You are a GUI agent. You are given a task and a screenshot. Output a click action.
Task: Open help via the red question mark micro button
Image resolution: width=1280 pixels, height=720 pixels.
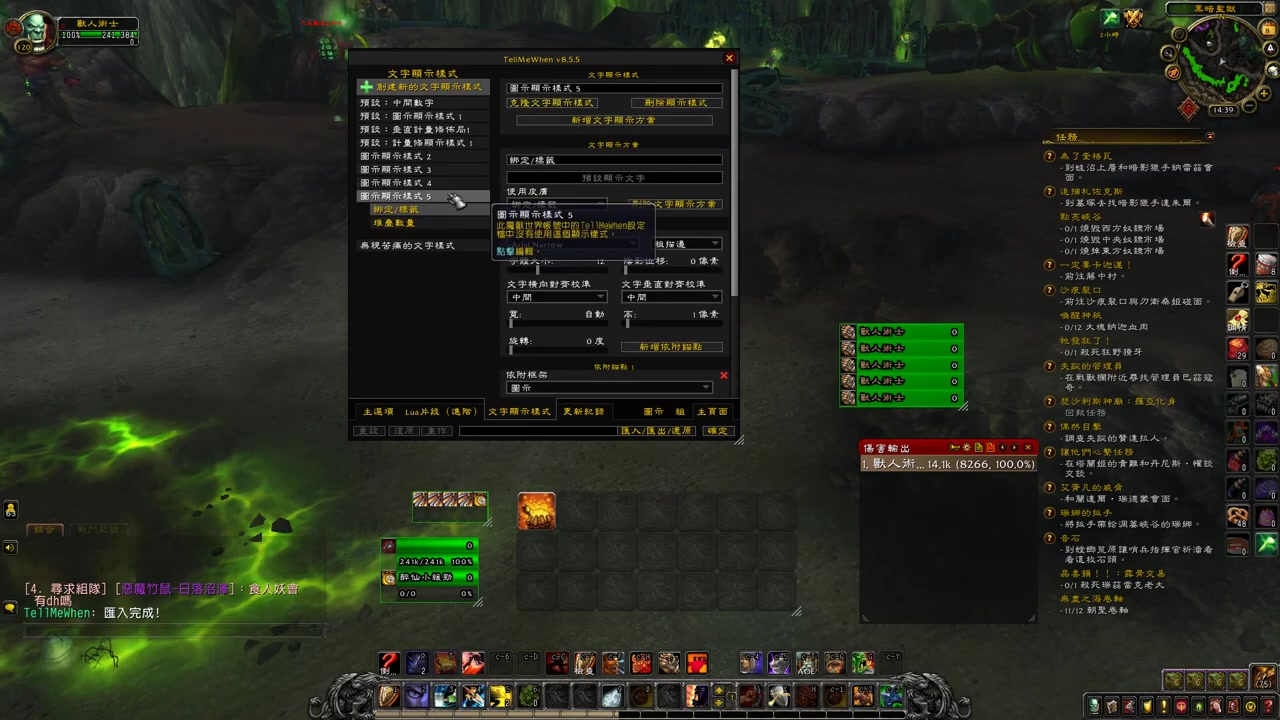(x=1266, y=707)
